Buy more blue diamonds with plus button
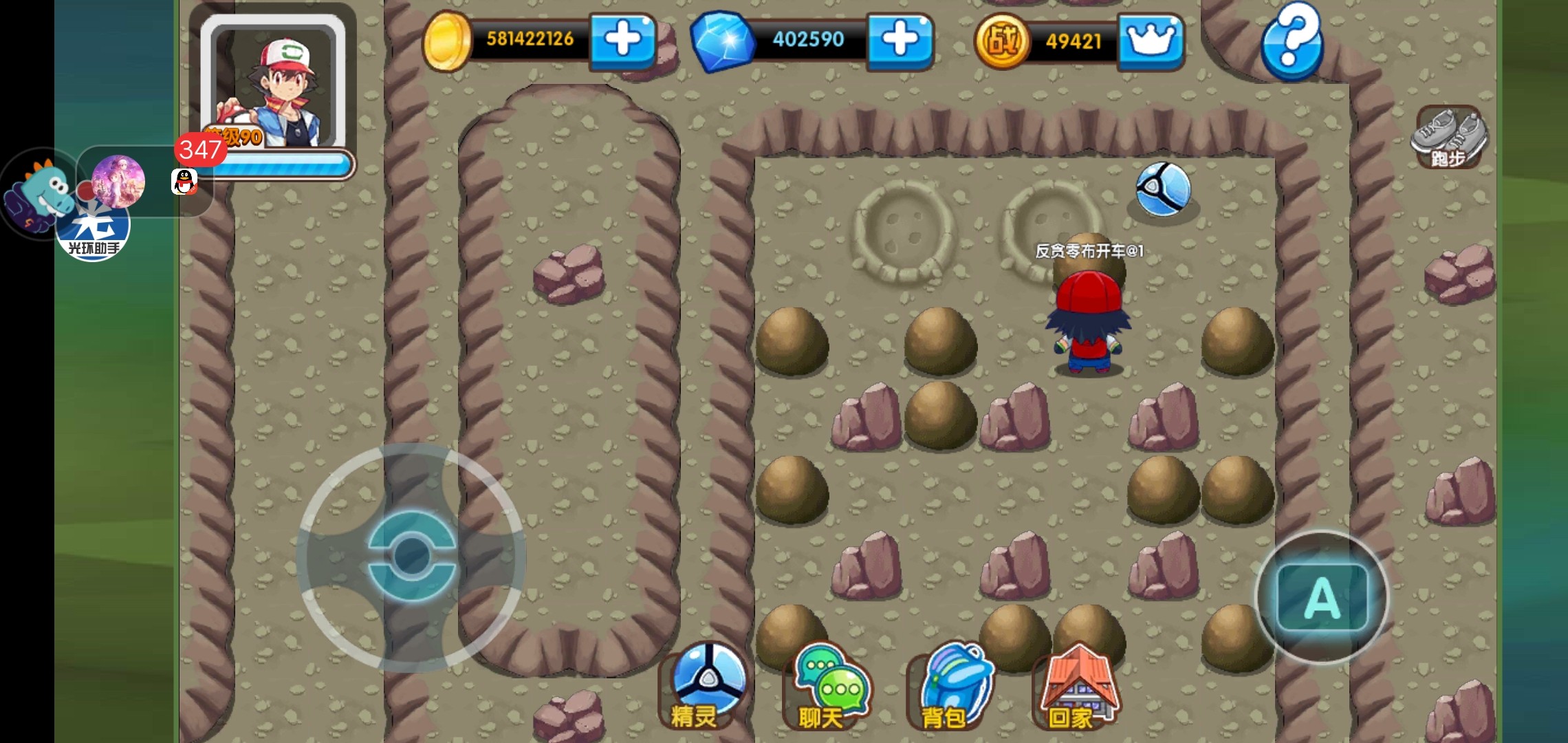1568x743 pixels. click(900, 40)
